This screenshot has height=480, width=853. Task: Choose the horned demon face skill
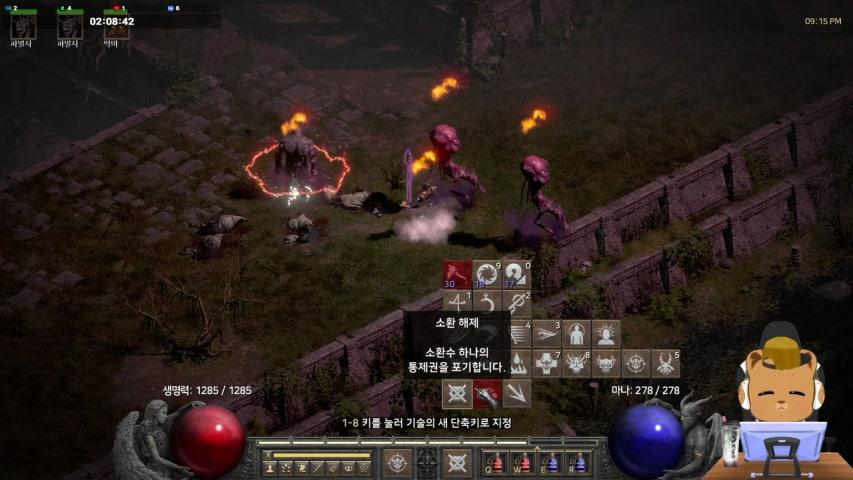click(x=577, y=363)
